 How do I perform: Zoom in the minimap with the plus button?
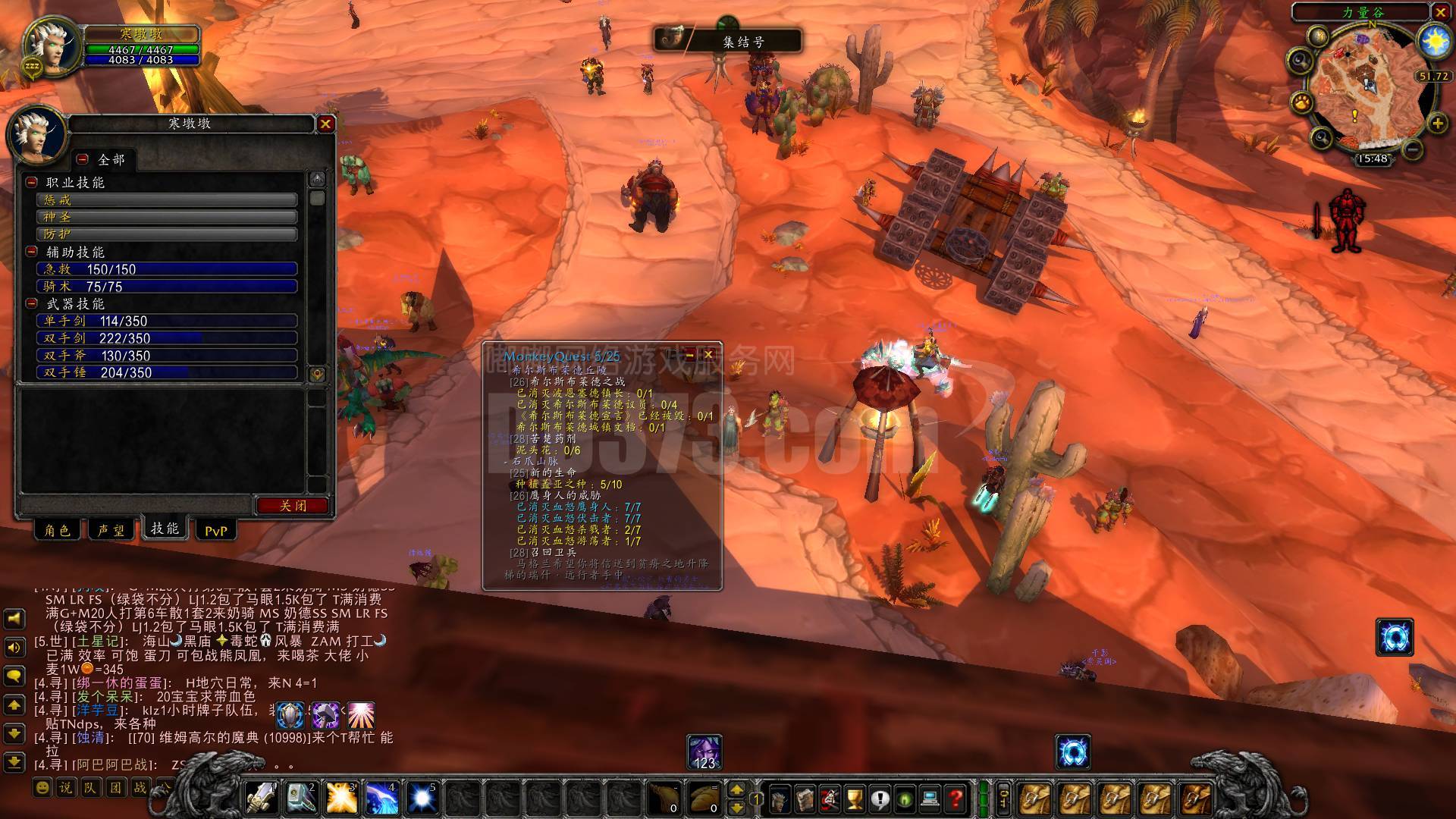1437,123
